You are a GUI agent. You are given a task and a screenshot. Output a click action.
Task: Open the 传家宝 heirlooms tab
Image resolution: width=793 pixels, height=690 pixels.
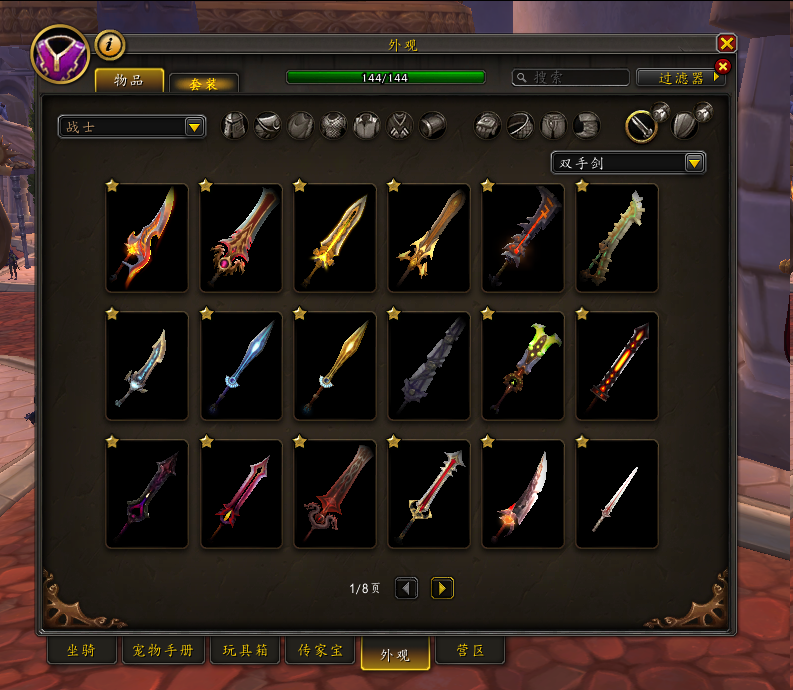[320, 651]
